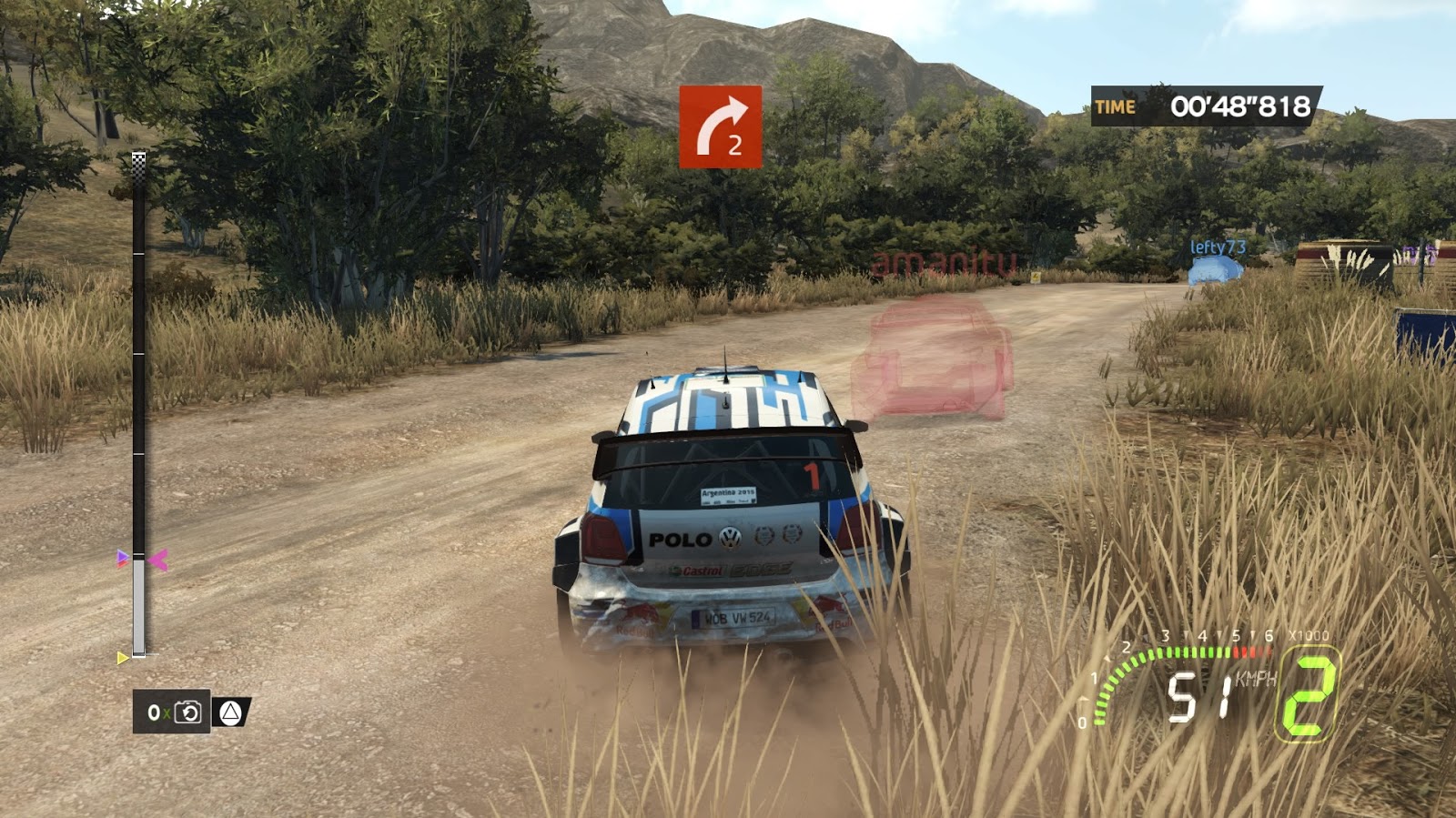Viewport: 1456px width, 818px height.
Task: Select the WOB VW 524 license plate
Action: tap(733, 617)
